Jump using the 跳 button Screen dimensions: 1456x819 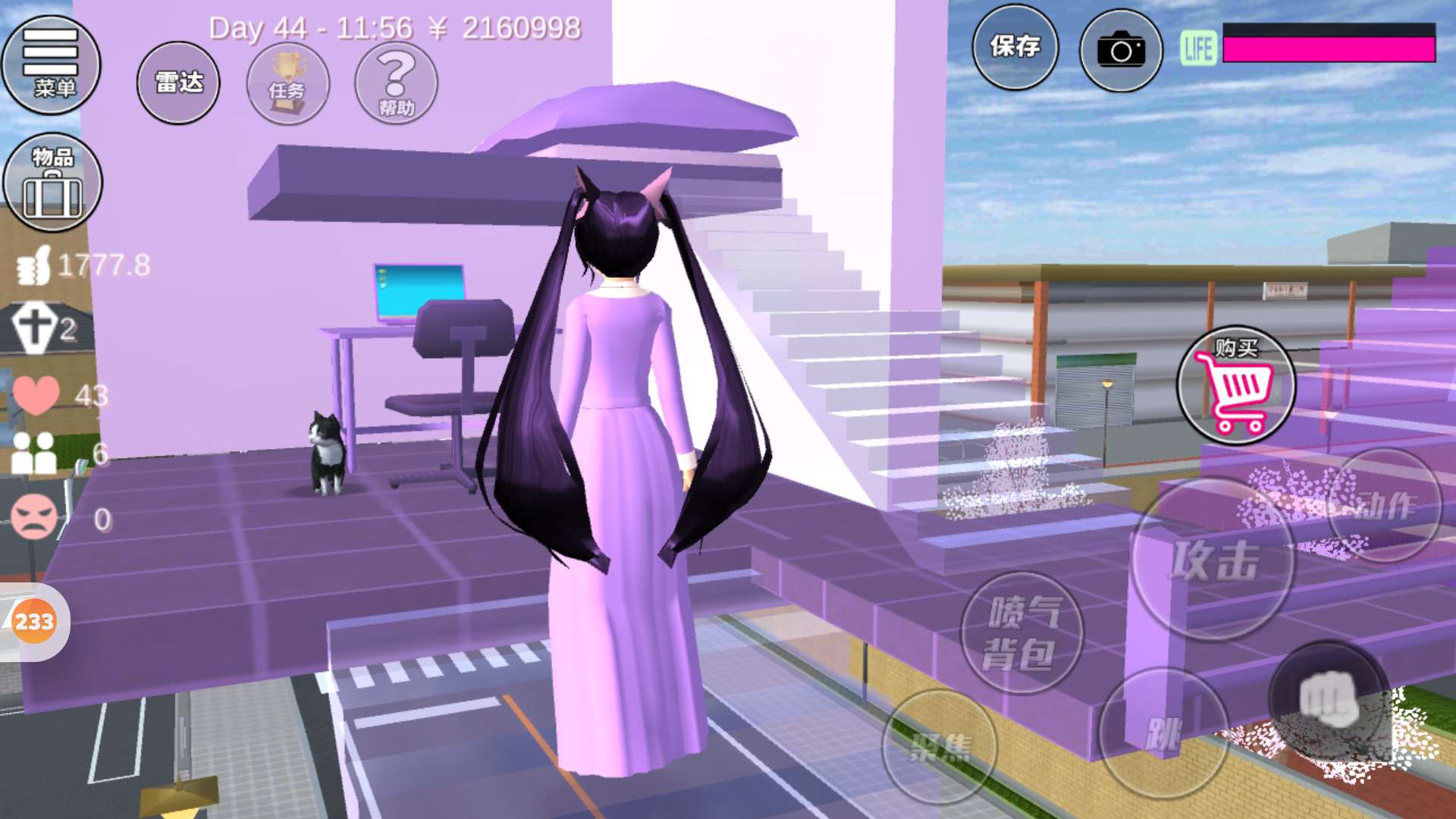(1162, 733)
